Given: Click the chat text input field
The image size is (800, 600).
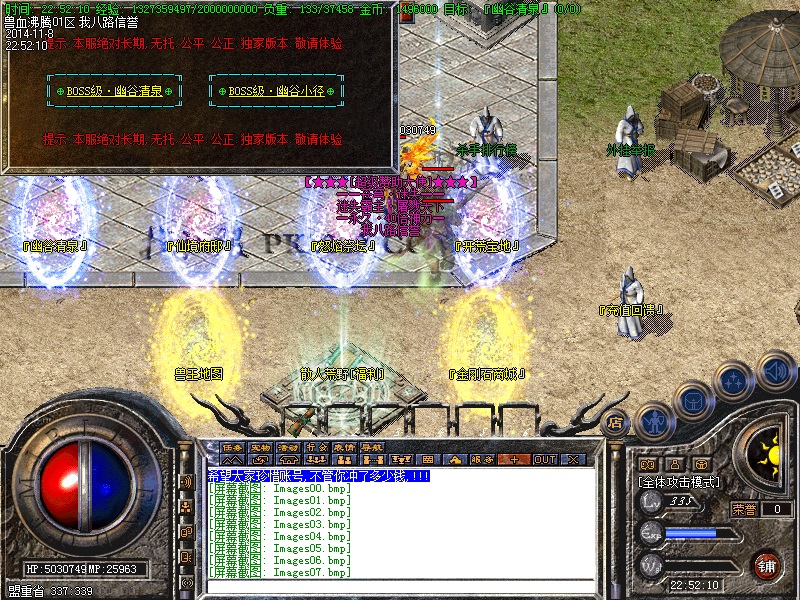Looking at the screenshot, I should point(400,586).
